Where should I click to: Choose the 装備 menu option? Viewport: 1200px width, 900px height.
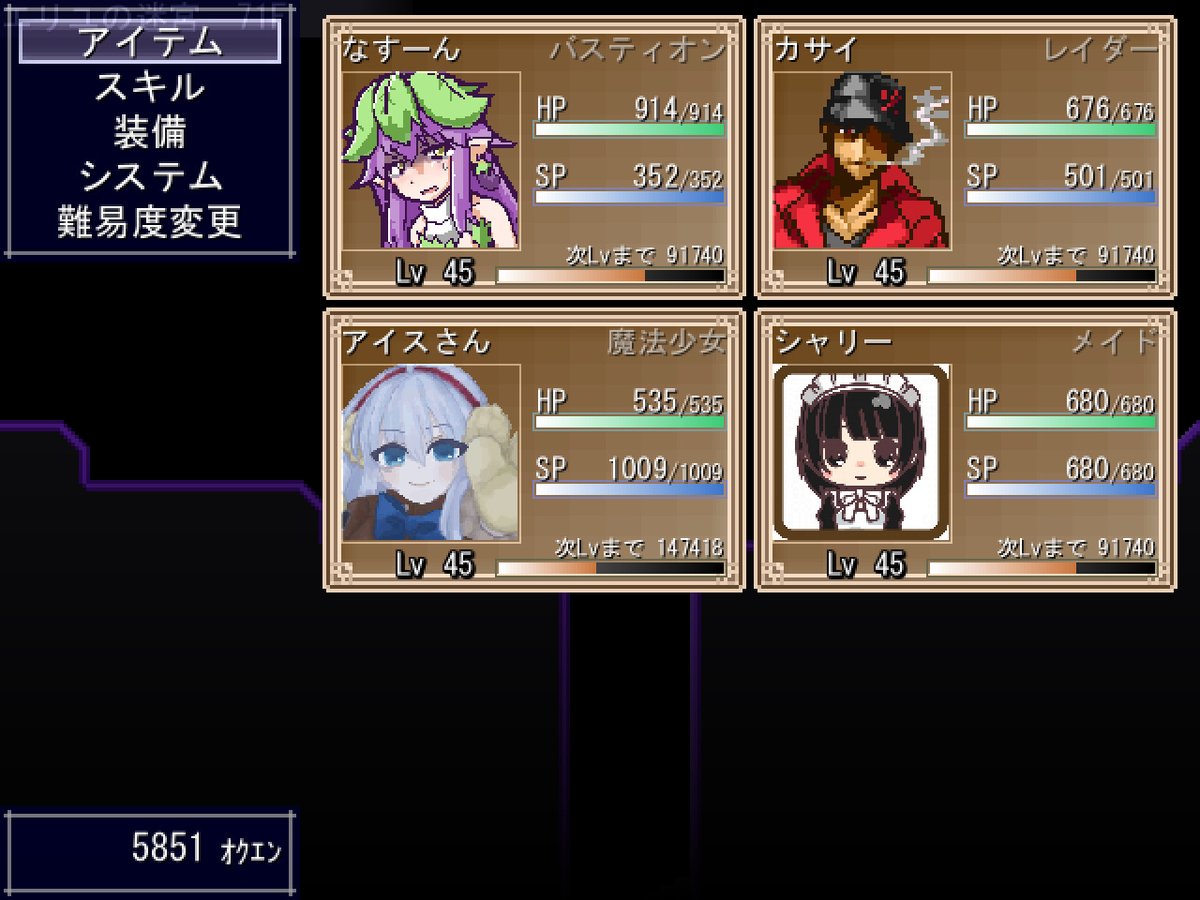tap(150, 133)
